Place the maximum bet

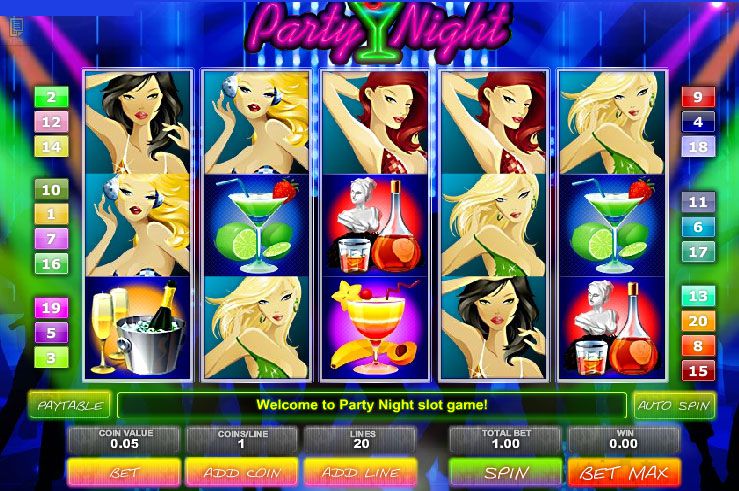[624, 471]
